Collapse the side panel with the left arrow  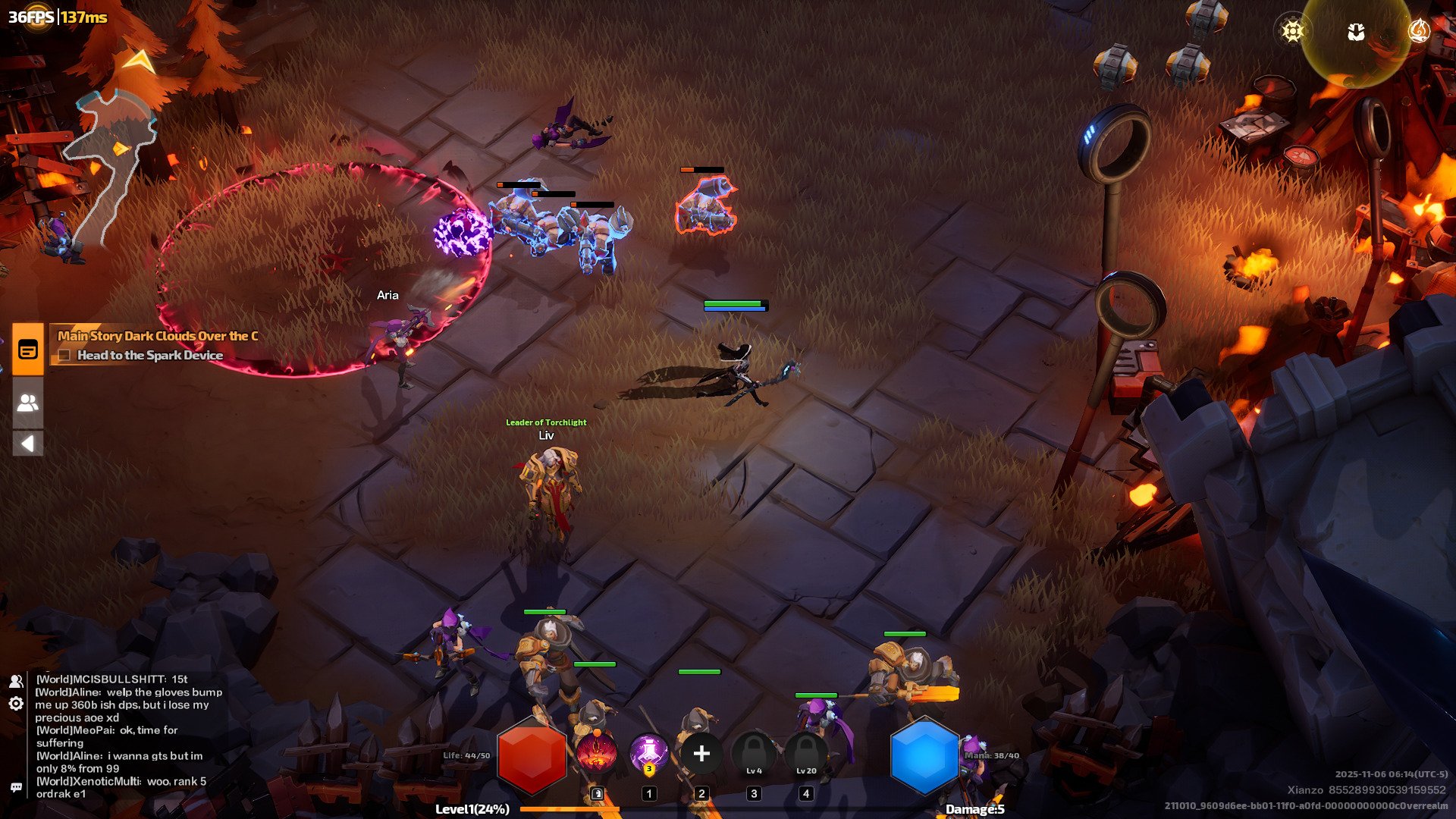pos(28,444)
